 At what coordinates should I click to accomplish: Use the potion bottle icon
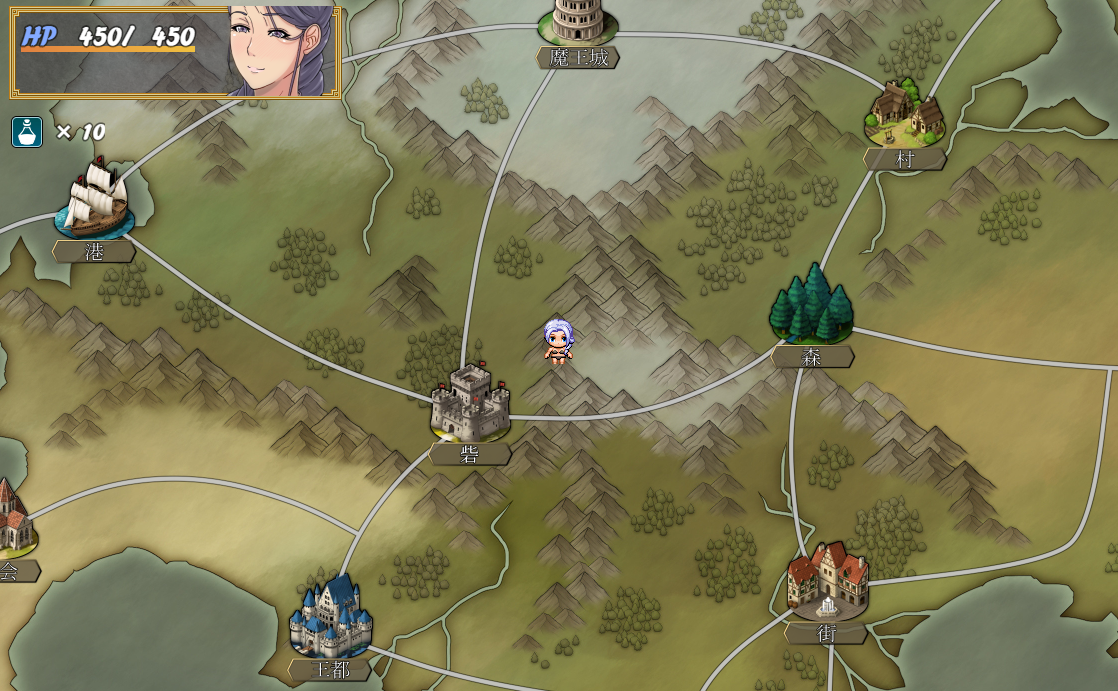pos(27,132)
